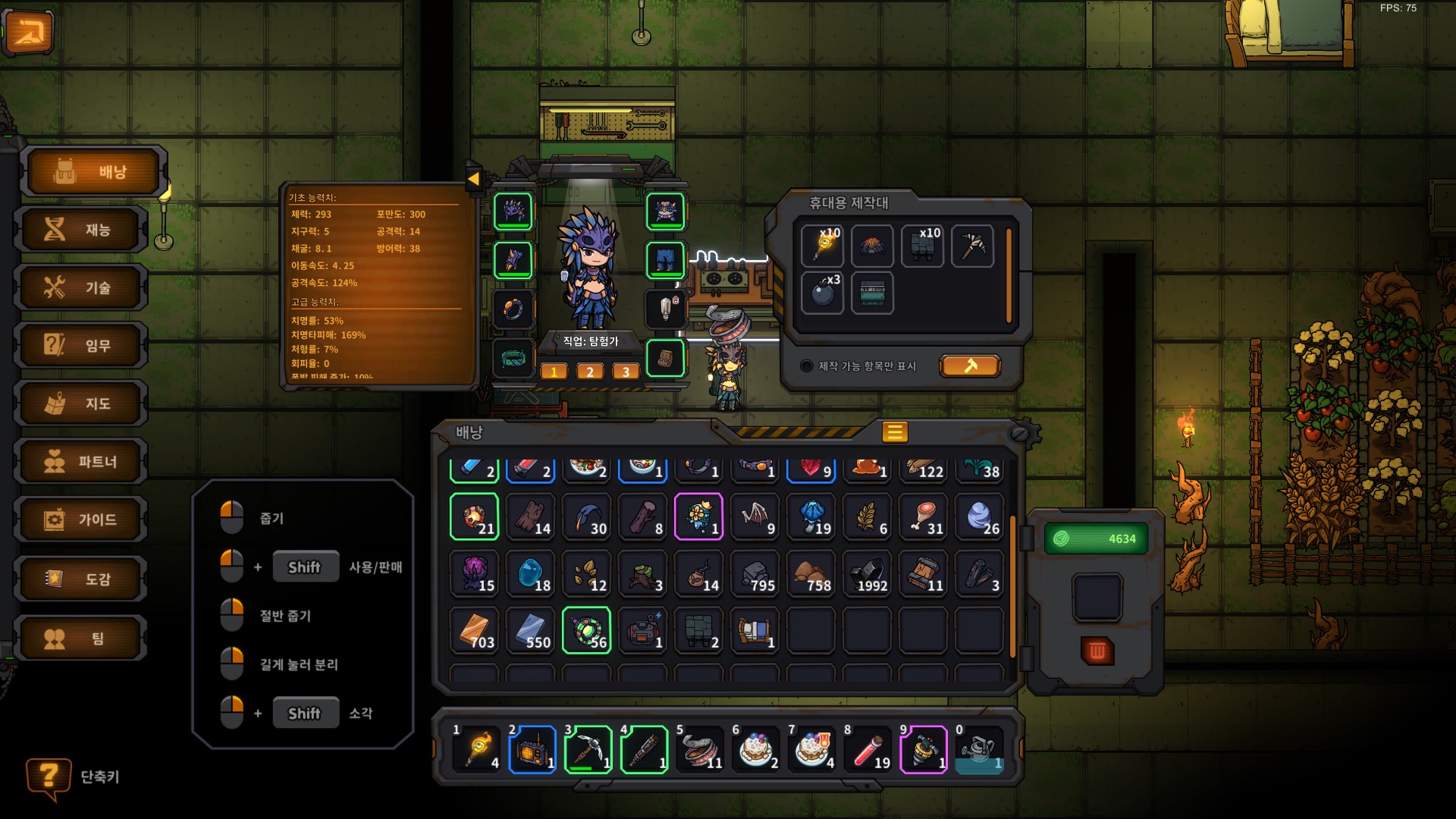Select the red potion in hotbar slot 8
Screen dimensions: 1456x819
(x=868, y=750)
